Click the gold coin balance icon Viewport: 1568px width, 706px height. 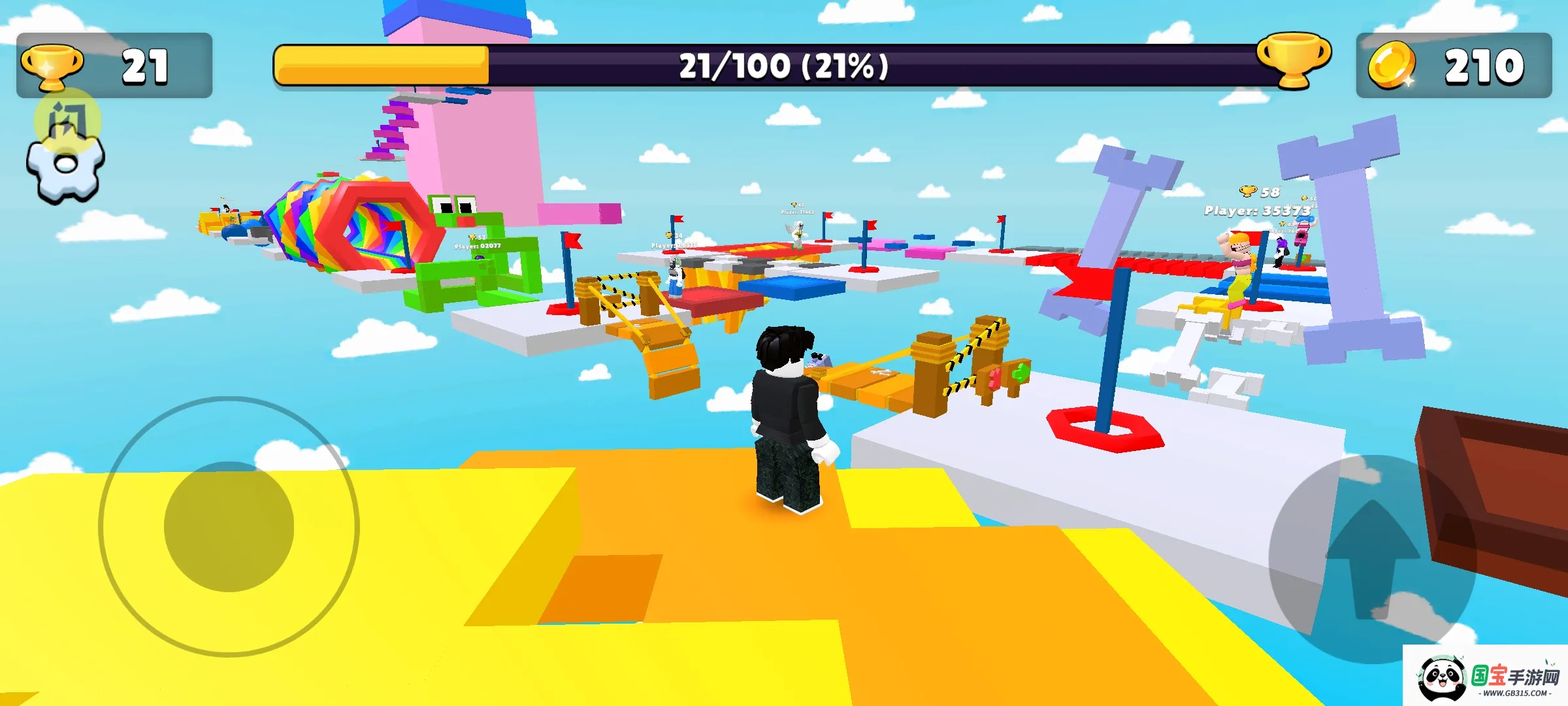click(1392, 66)
